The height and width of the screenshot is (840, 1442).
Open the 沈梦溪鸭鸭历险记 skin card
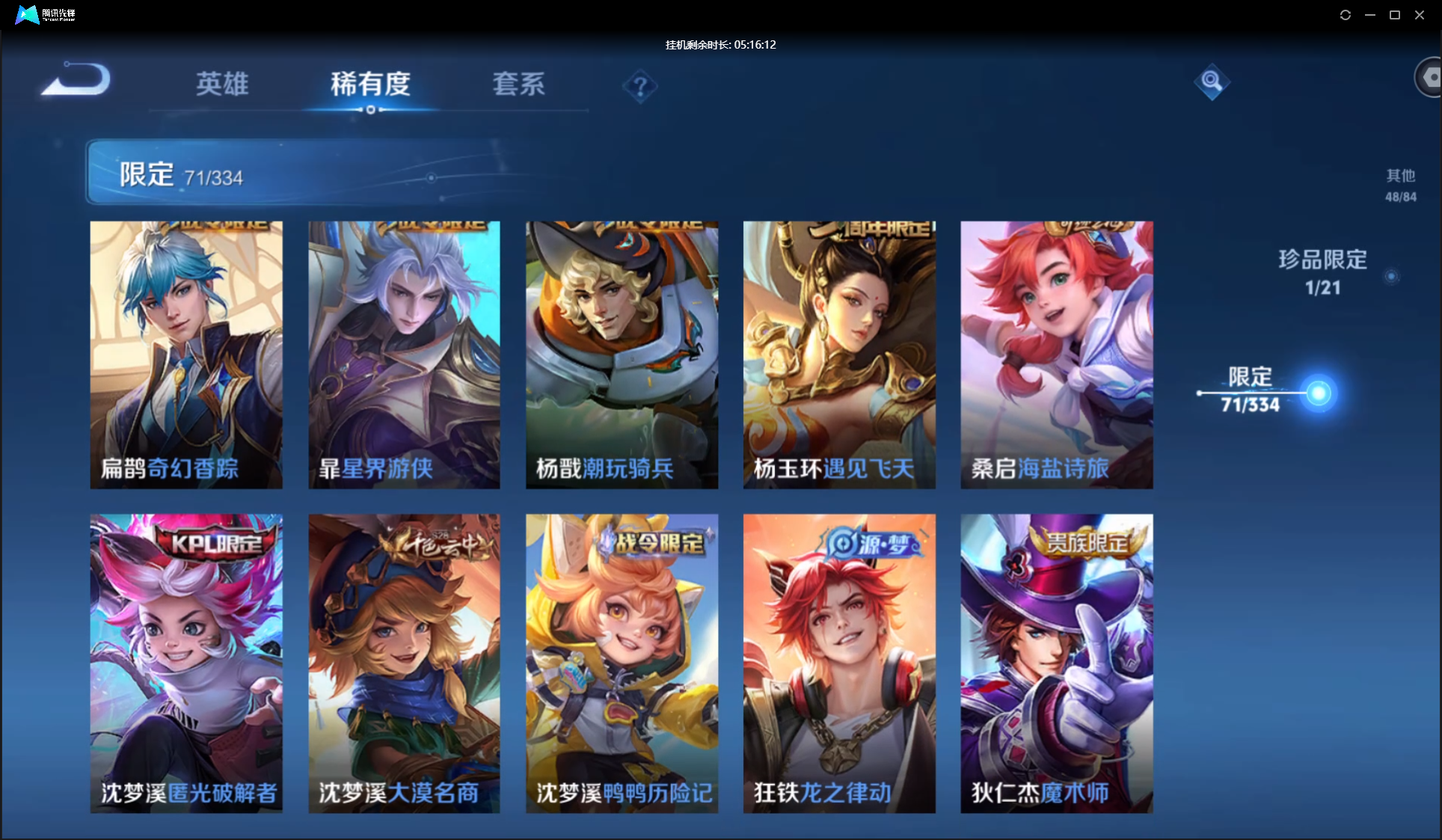coord(622,663)
